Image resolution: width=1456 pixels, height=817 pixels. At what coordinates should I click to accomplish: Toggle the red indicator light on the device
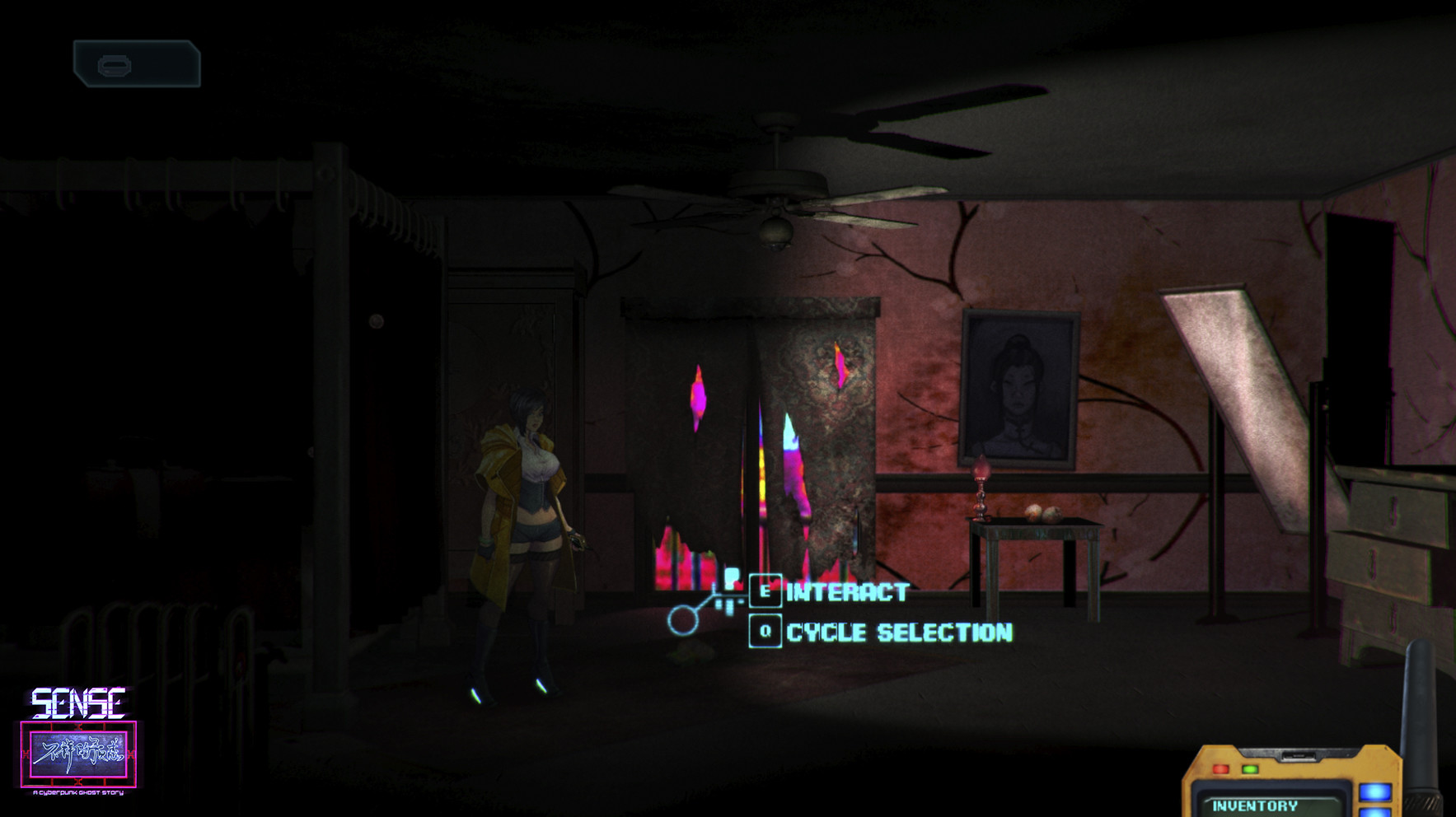[x=1220, y=768]
